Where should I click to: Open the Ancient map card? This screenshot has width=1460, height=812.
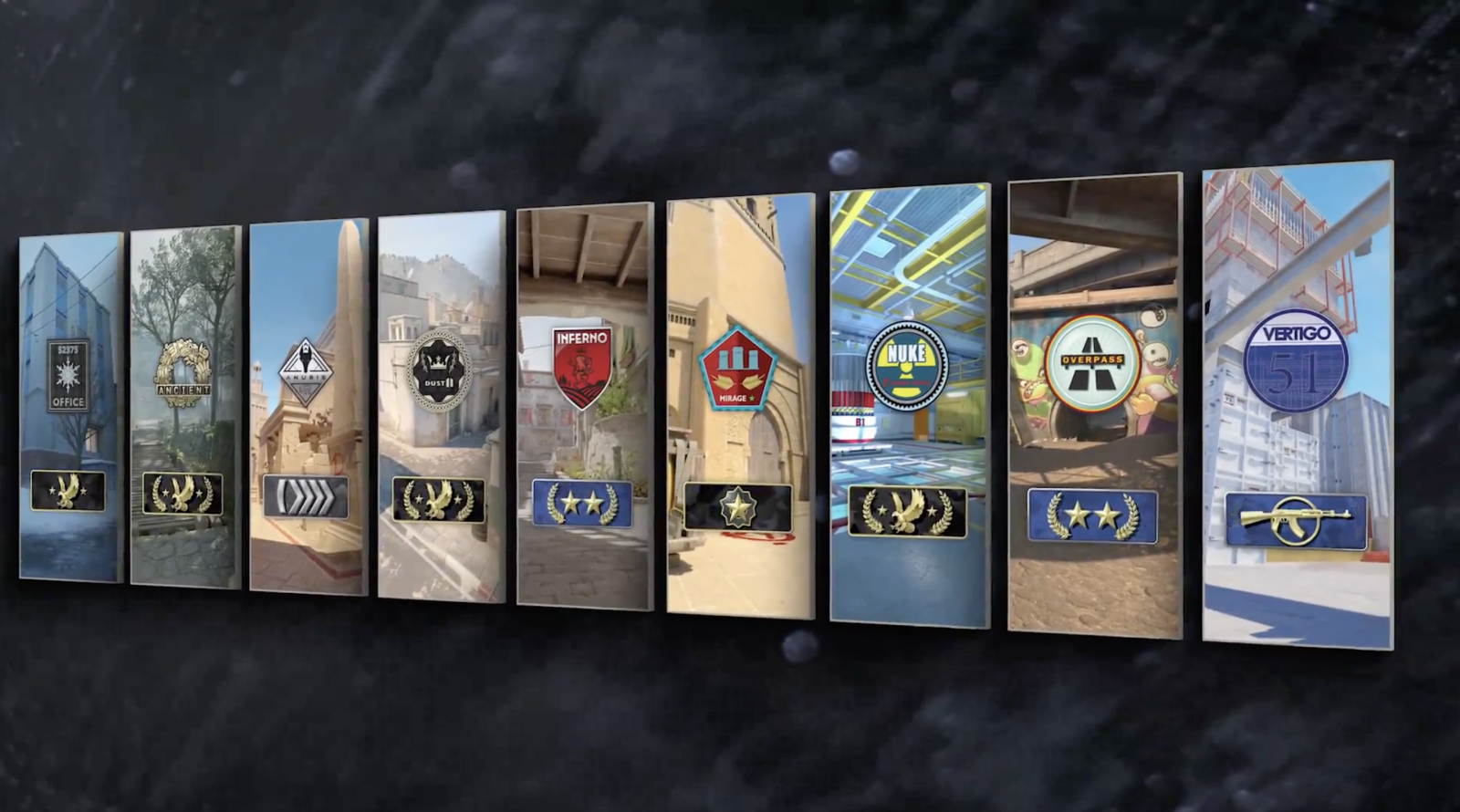(x=182, y=411)
